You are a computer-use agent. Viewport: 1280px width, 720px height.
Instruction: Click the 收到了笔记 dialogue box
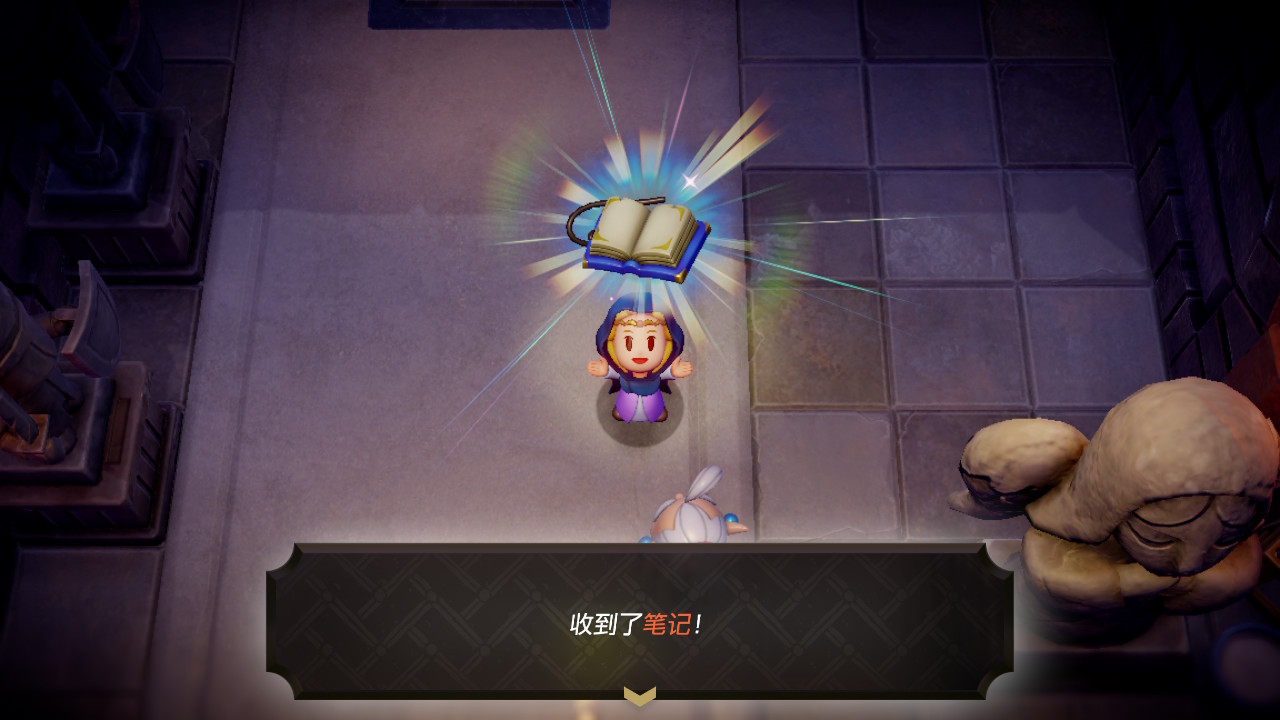640,622
